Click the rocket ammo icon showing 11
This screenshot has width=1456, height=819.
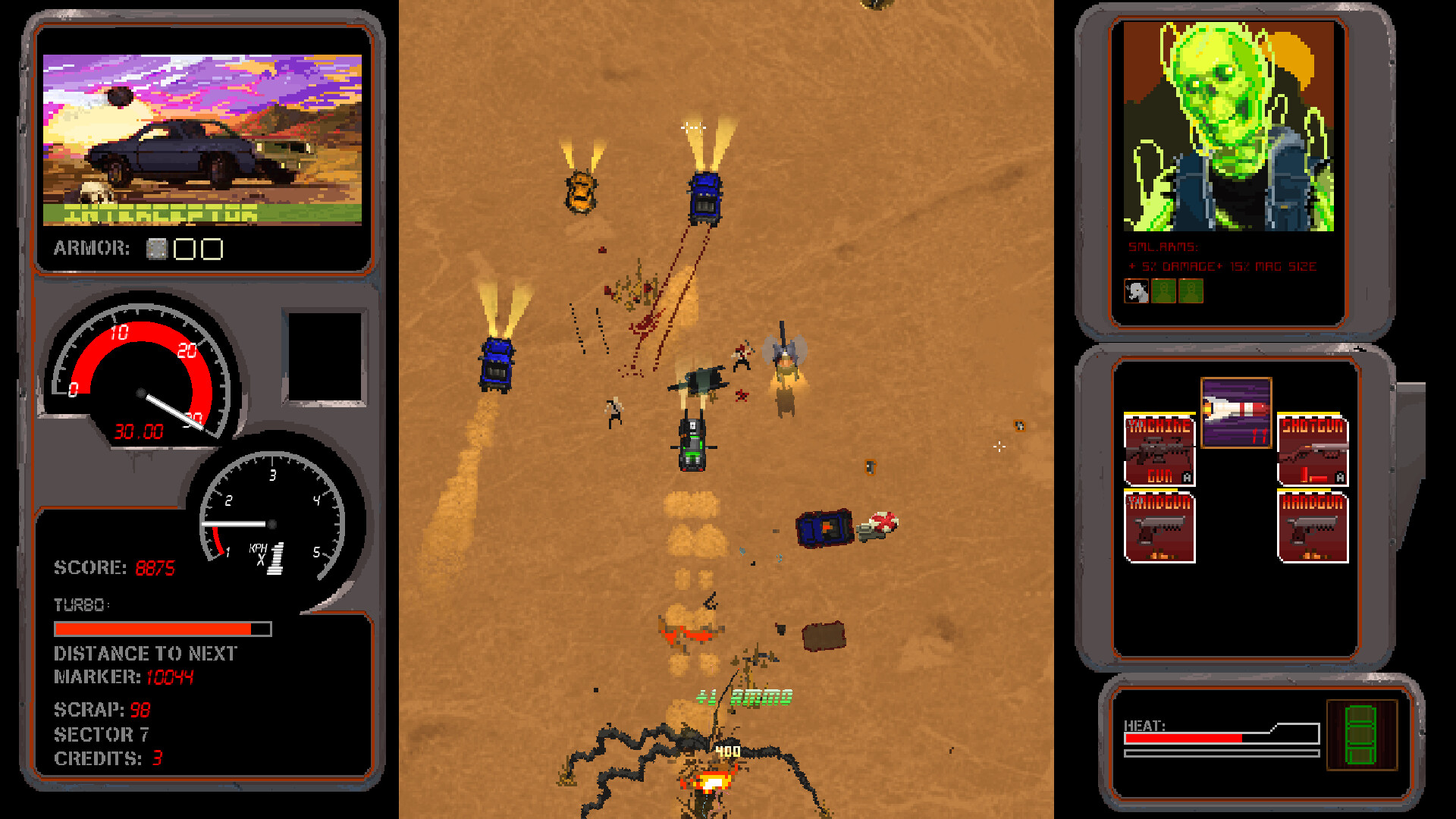1235,413
